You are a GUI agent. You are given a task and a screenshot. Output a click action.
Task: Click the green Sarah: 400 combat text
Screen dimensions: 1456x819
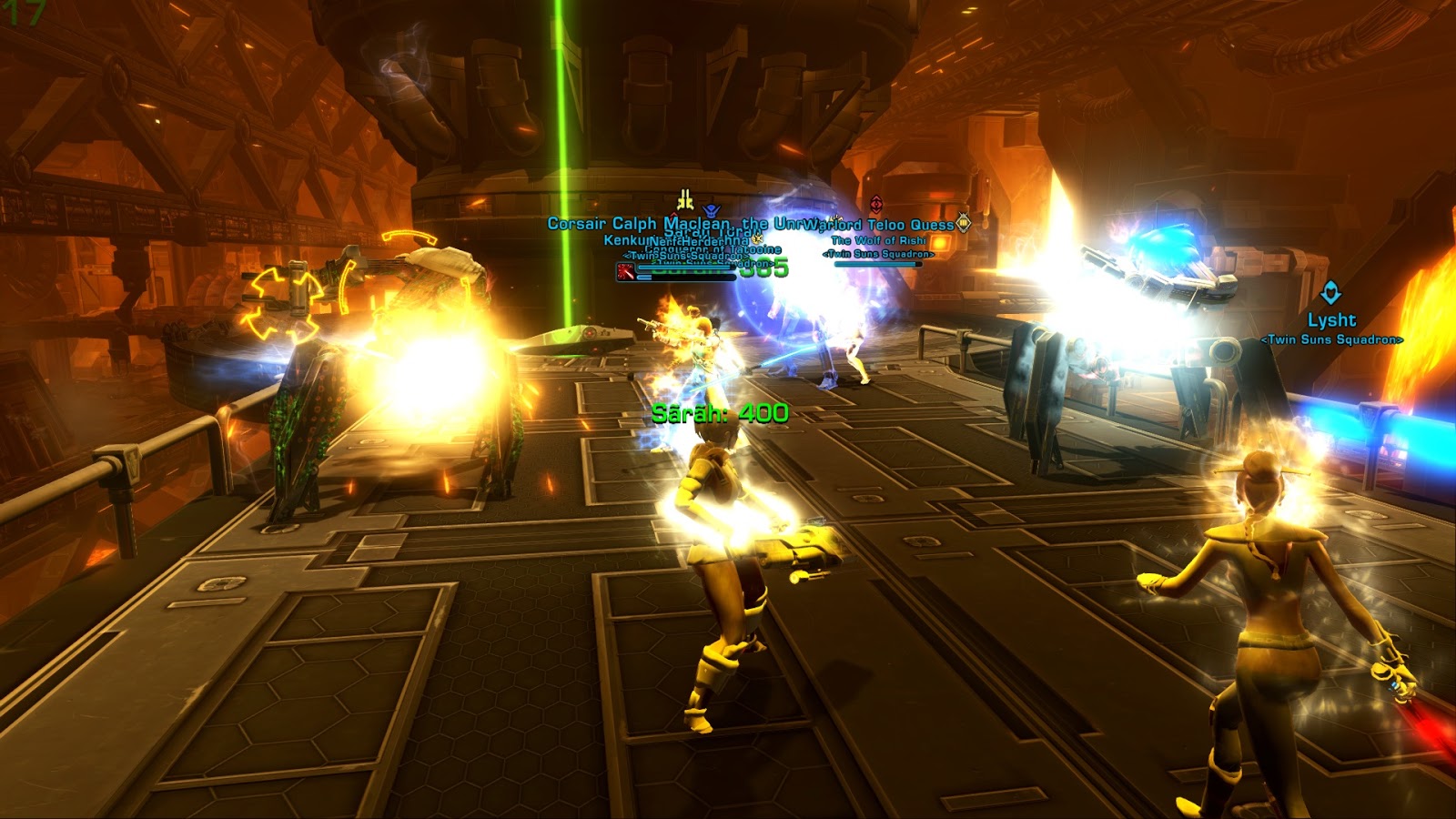[x=719, y=414]
